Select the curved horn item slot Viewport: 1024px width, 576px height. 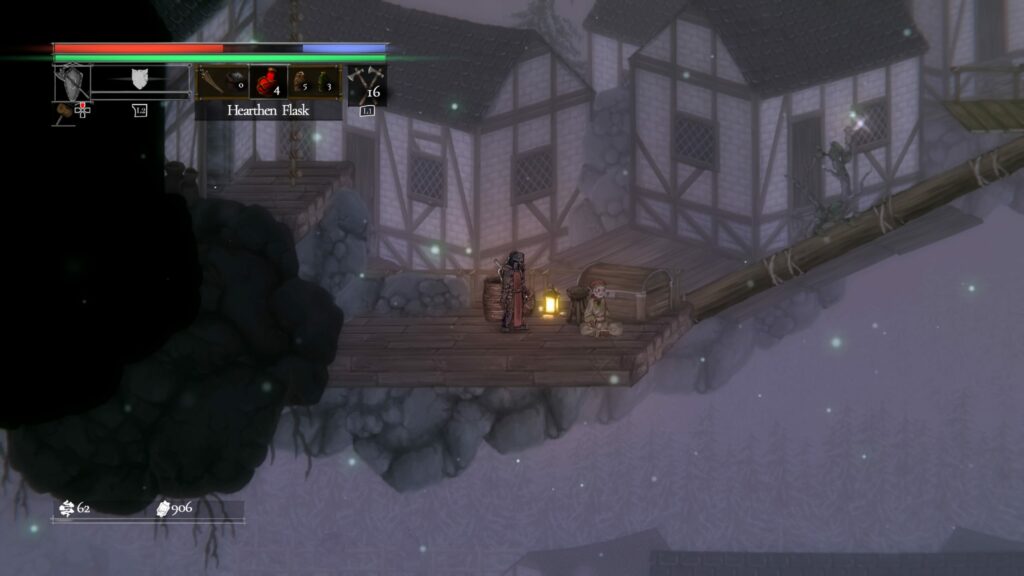(x=211, y=81)
